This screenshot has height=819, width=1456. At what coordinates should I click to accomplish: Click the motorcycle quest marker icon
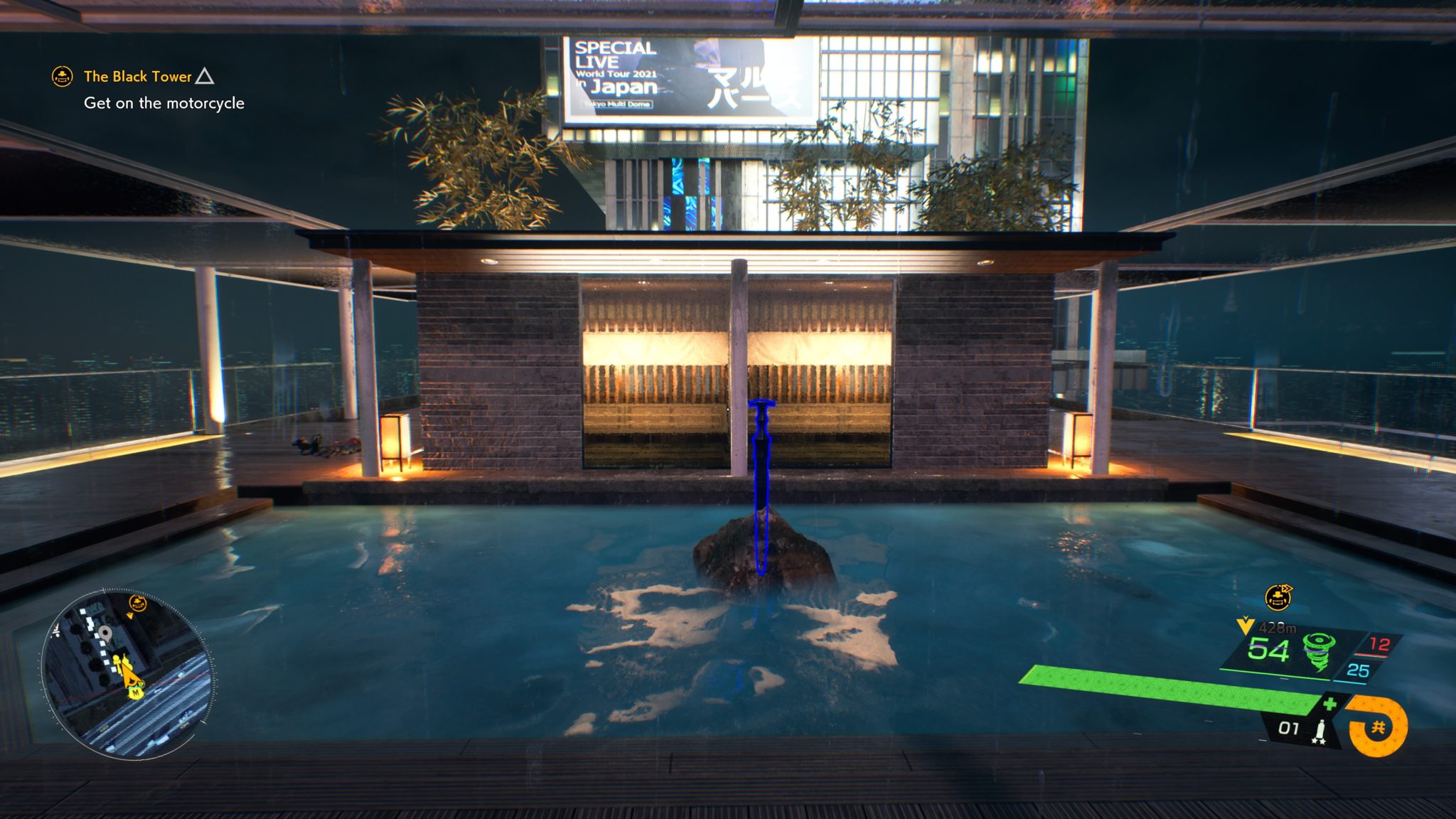point(1278,598)
